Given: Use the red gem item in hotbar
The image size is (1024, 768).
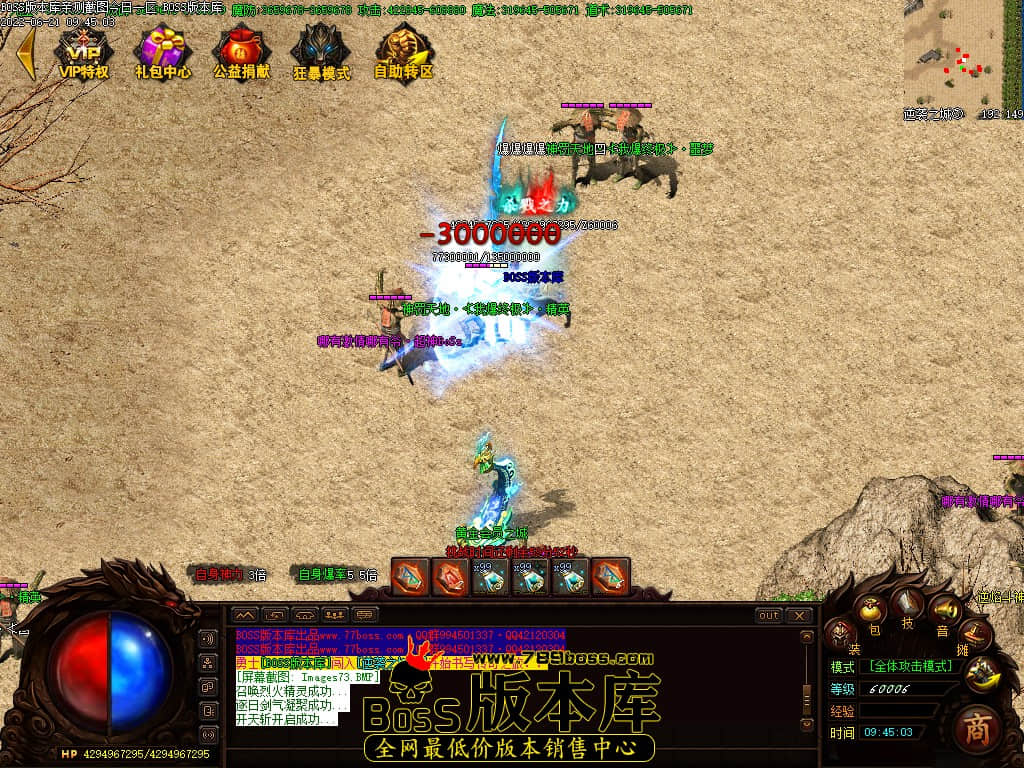Looking at the screenshot, I should point(450,576).
